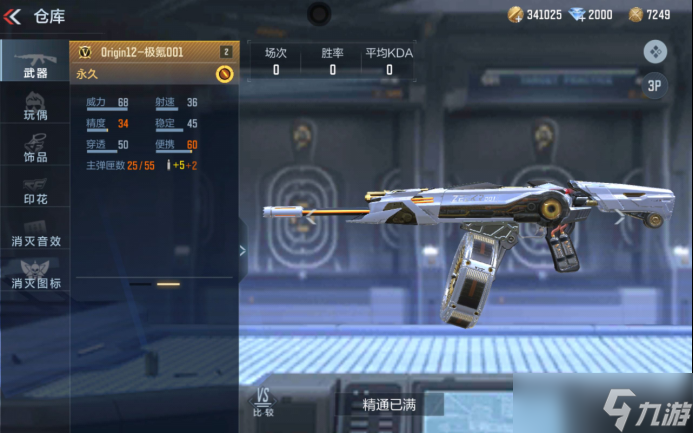Image resolution: width=693 pixels, height=433 pixels.
Task: Open the 玩偶 dolls tab
Action: click(x=35, y=105)
